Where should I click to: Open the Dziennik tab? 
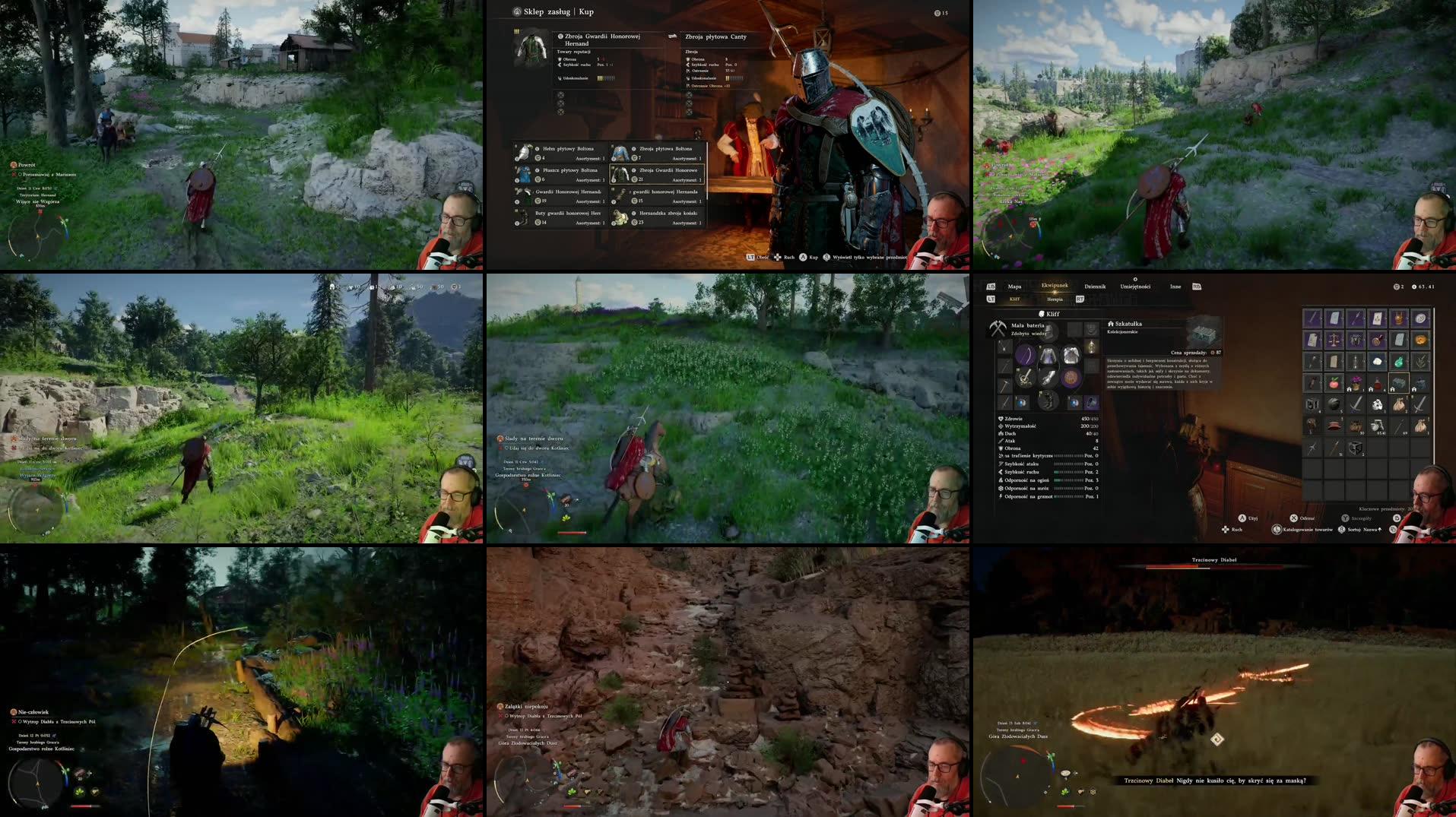point(1096,287)
